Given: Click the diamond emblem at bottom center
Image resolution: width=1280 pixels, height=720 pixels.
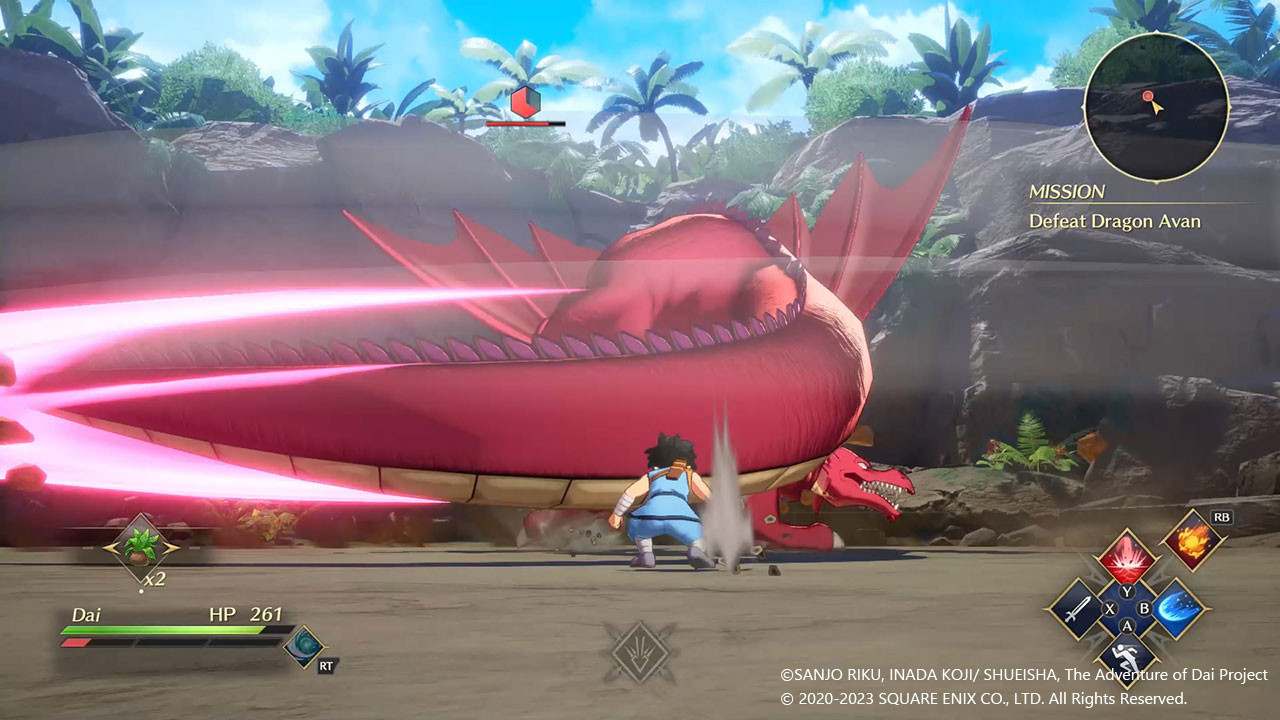Looking at the screenshot, I should [640, 652].
